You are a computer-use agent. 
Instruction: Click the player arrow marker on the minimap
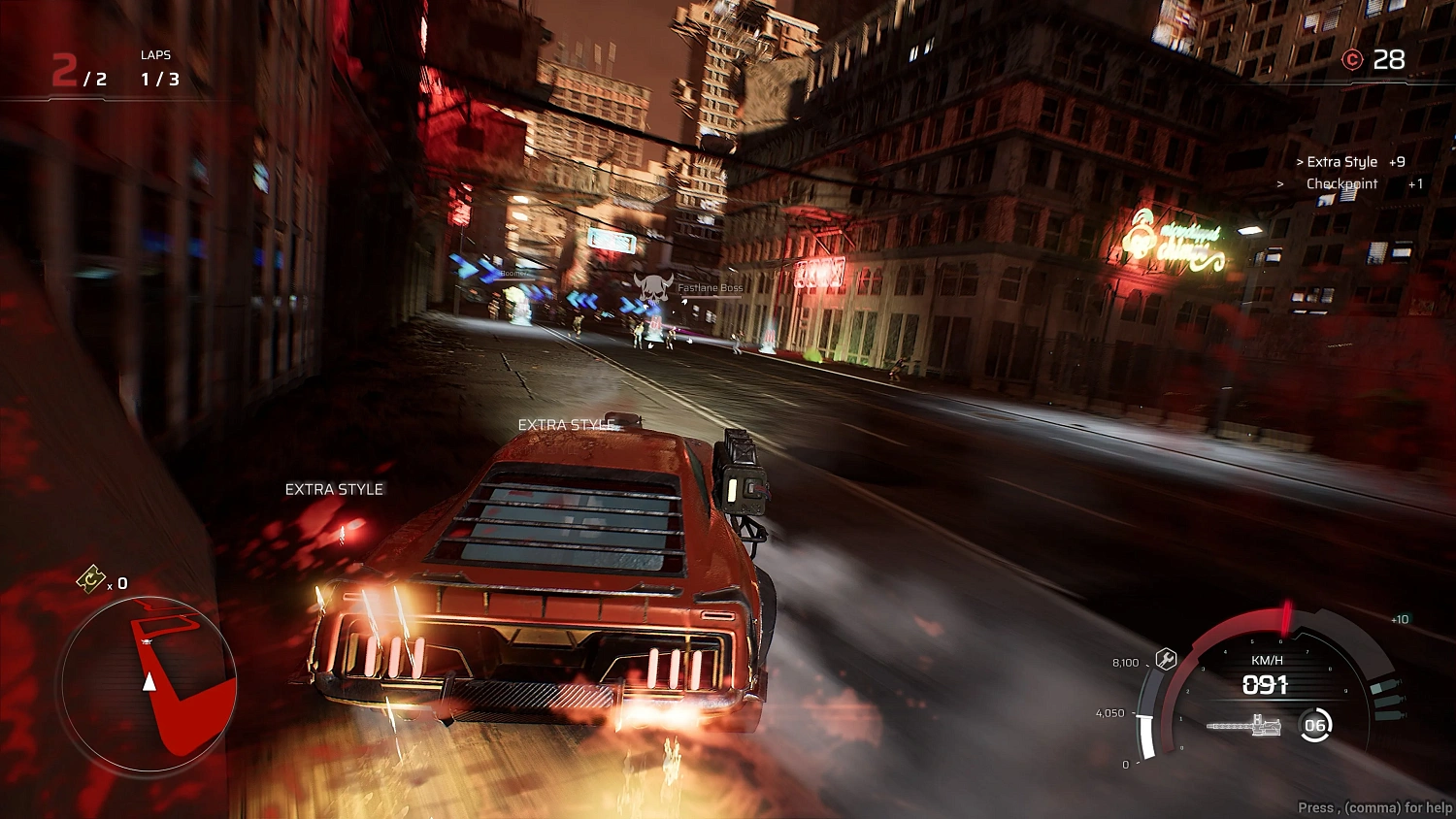click(149, 682)
